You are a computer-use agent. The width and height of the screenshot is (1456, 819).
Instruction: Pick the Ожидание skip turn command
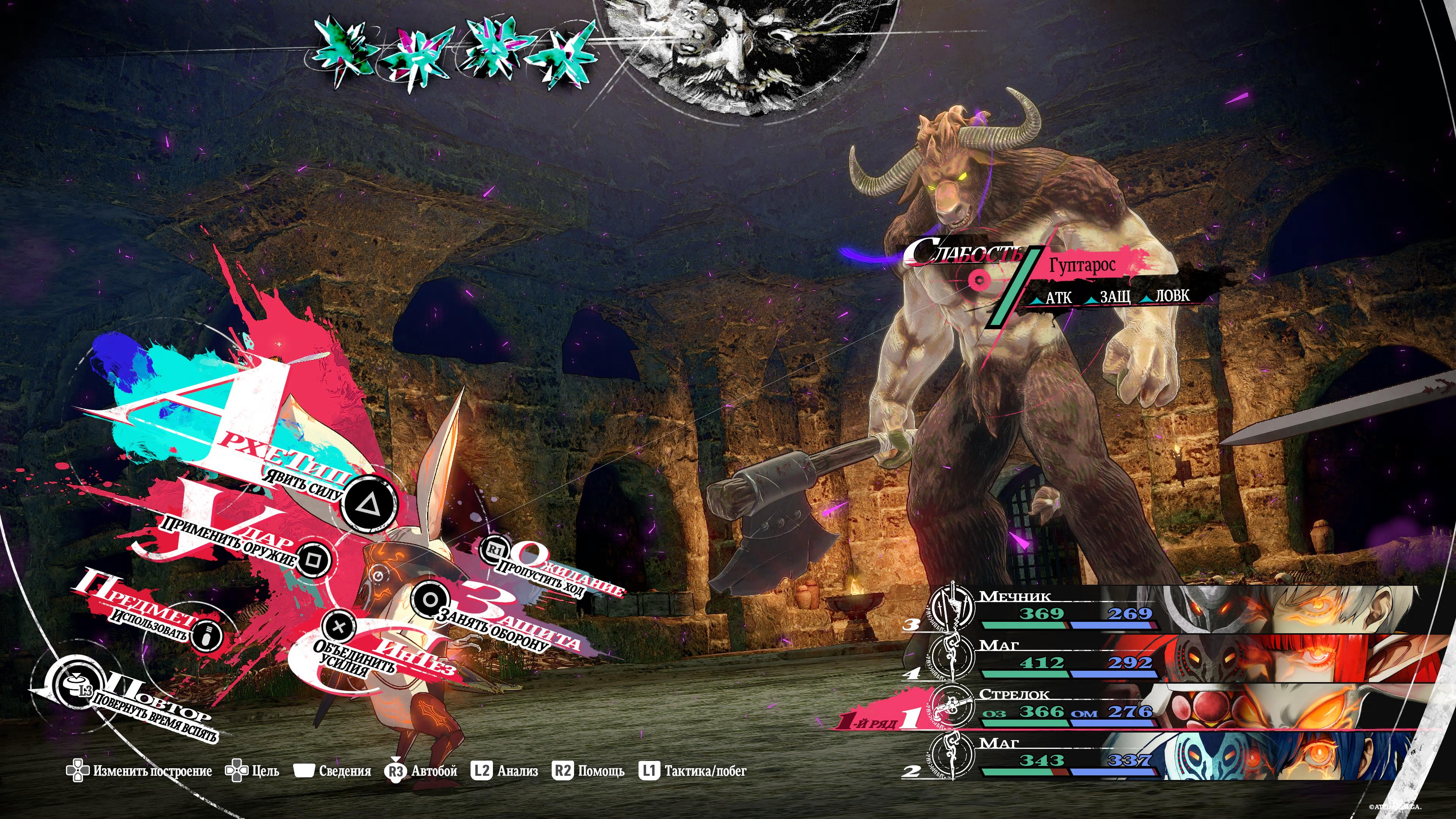[495, 549]
